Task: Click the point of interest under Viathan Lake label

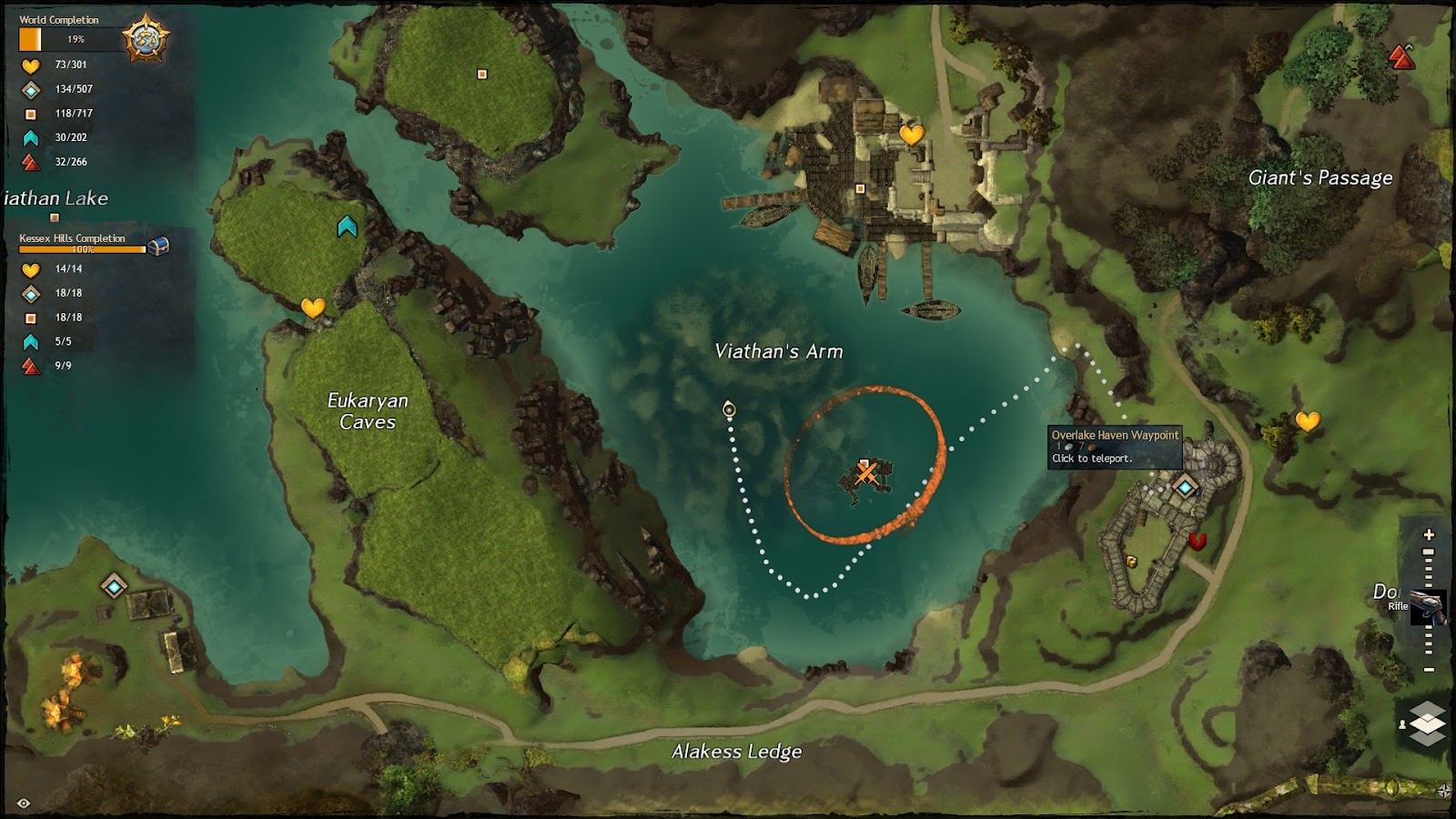Action: [55, 217]
